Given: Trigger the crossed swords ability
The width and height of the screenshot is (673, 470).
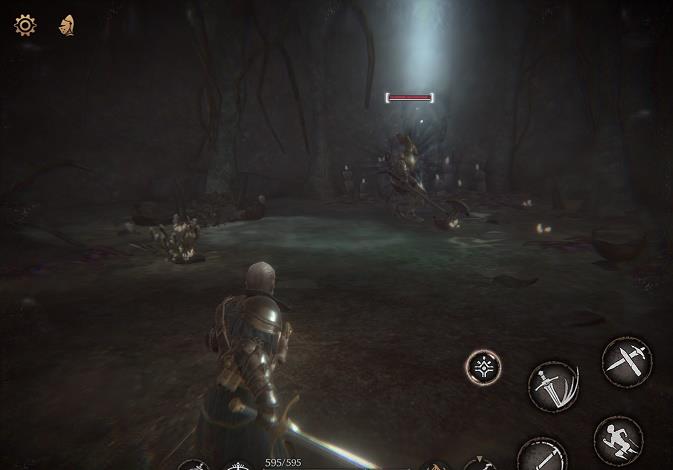Looking at the screenshot, I should click(x=627, y=360).
